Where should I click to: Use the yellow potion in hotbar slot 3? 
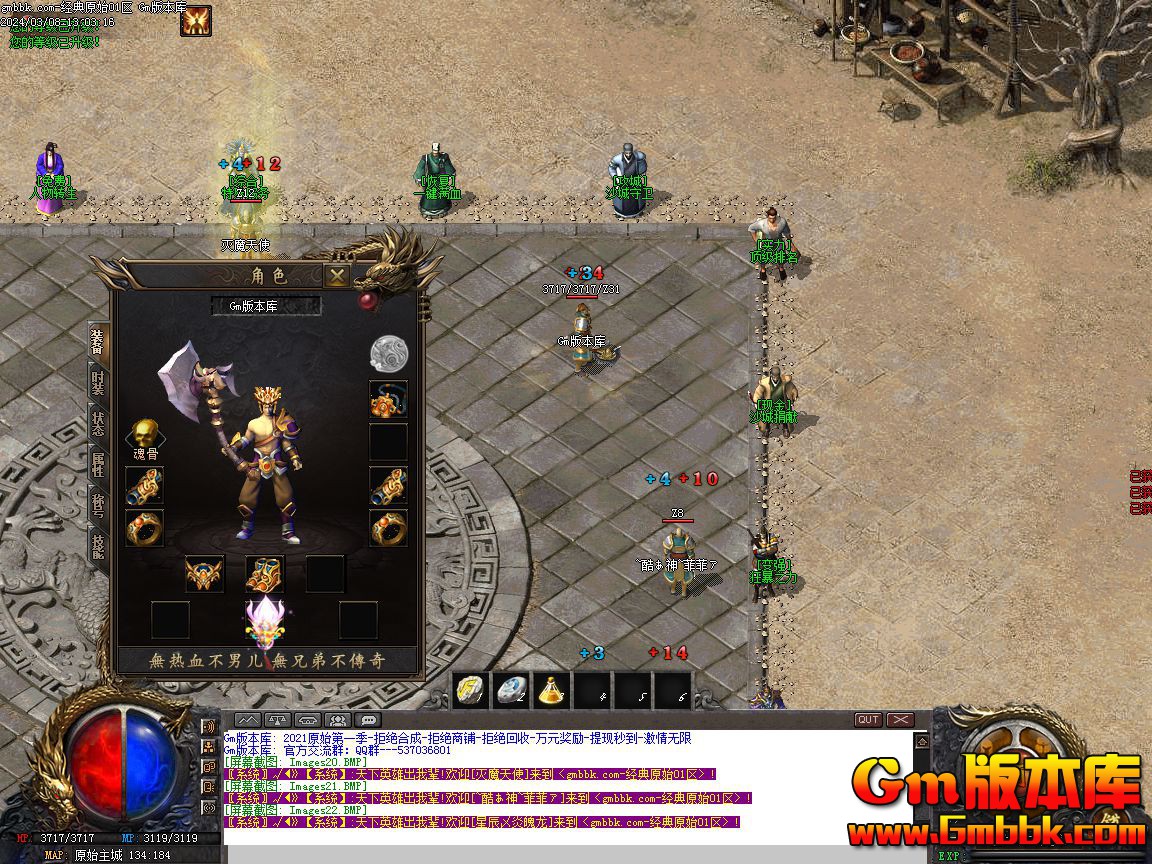551,689
